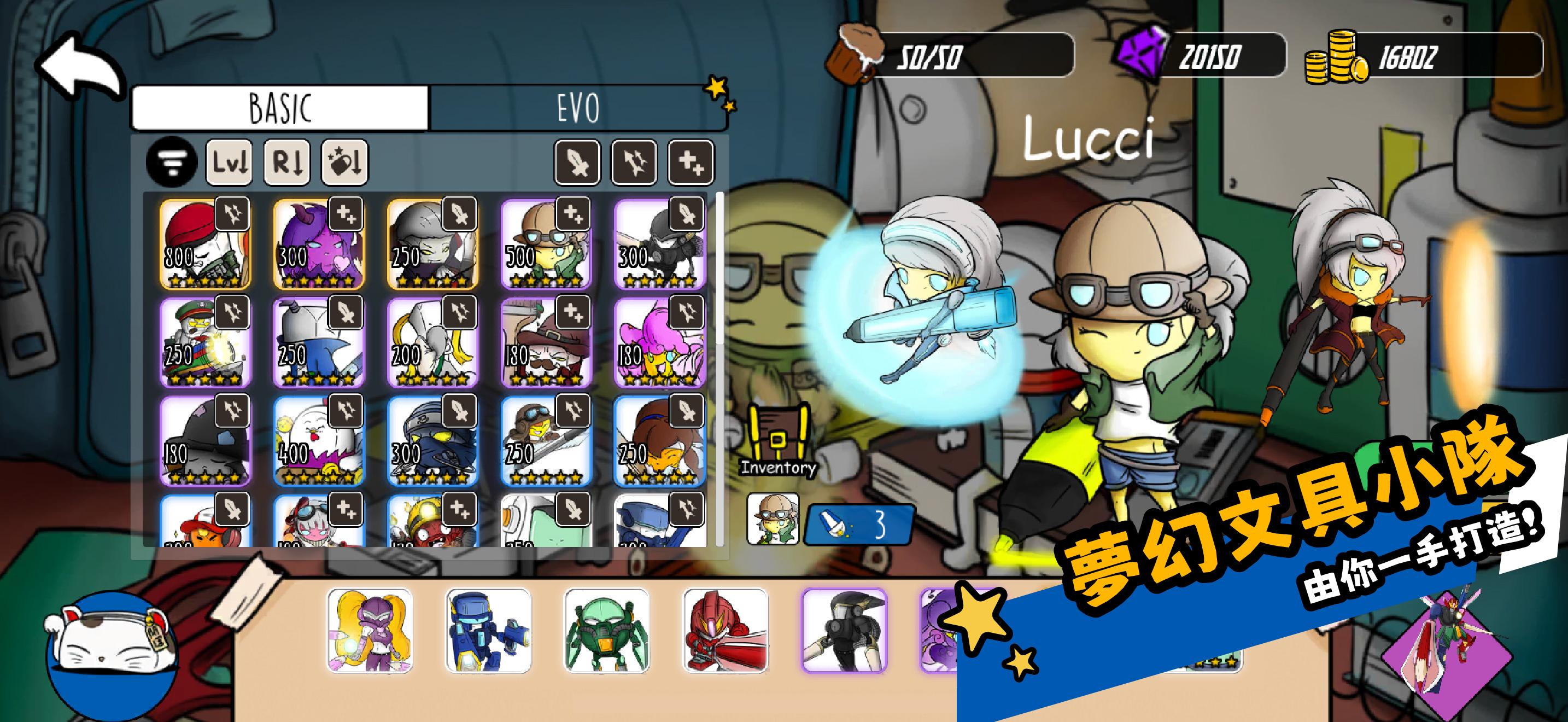Select the red armored mech team slot
Screen dimensions: 1568x722
tap(726, 630)
